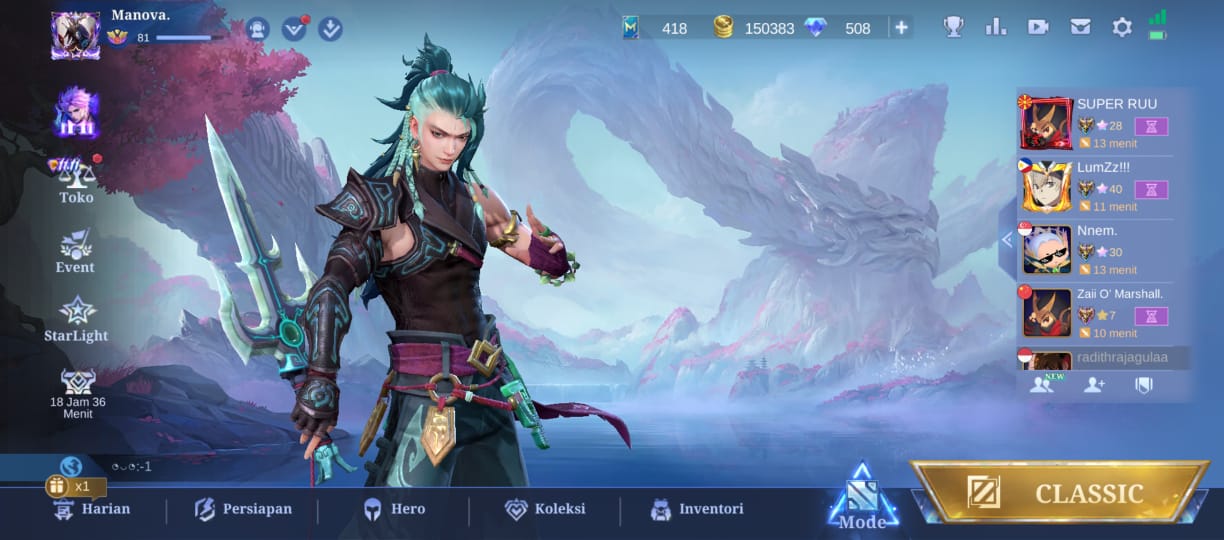Click Manova's profile avatar
The width and height of the screenshot is (1224, 540).
point(76,34)
